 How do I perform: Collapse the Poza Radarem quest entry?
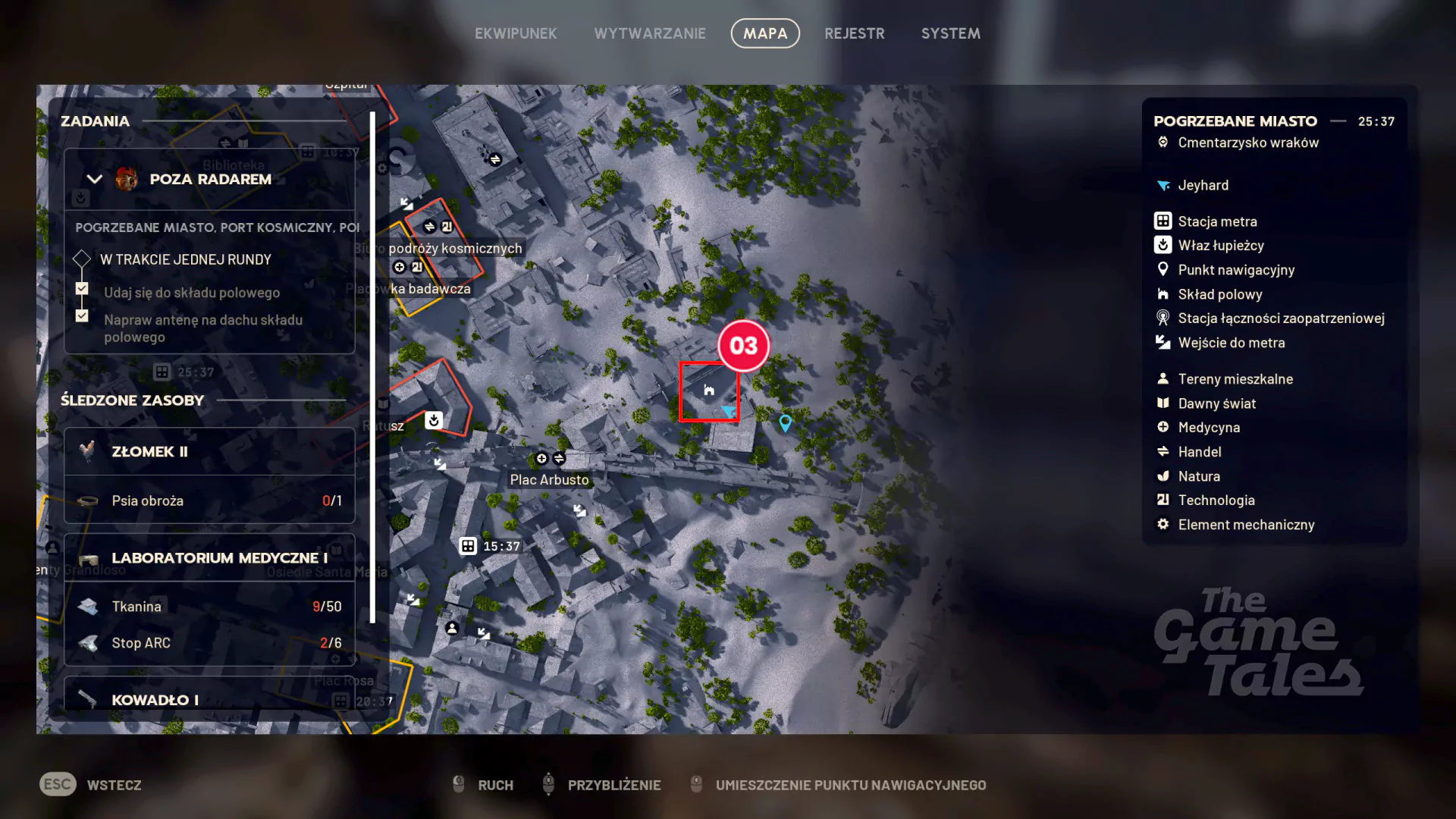point(94,179)
